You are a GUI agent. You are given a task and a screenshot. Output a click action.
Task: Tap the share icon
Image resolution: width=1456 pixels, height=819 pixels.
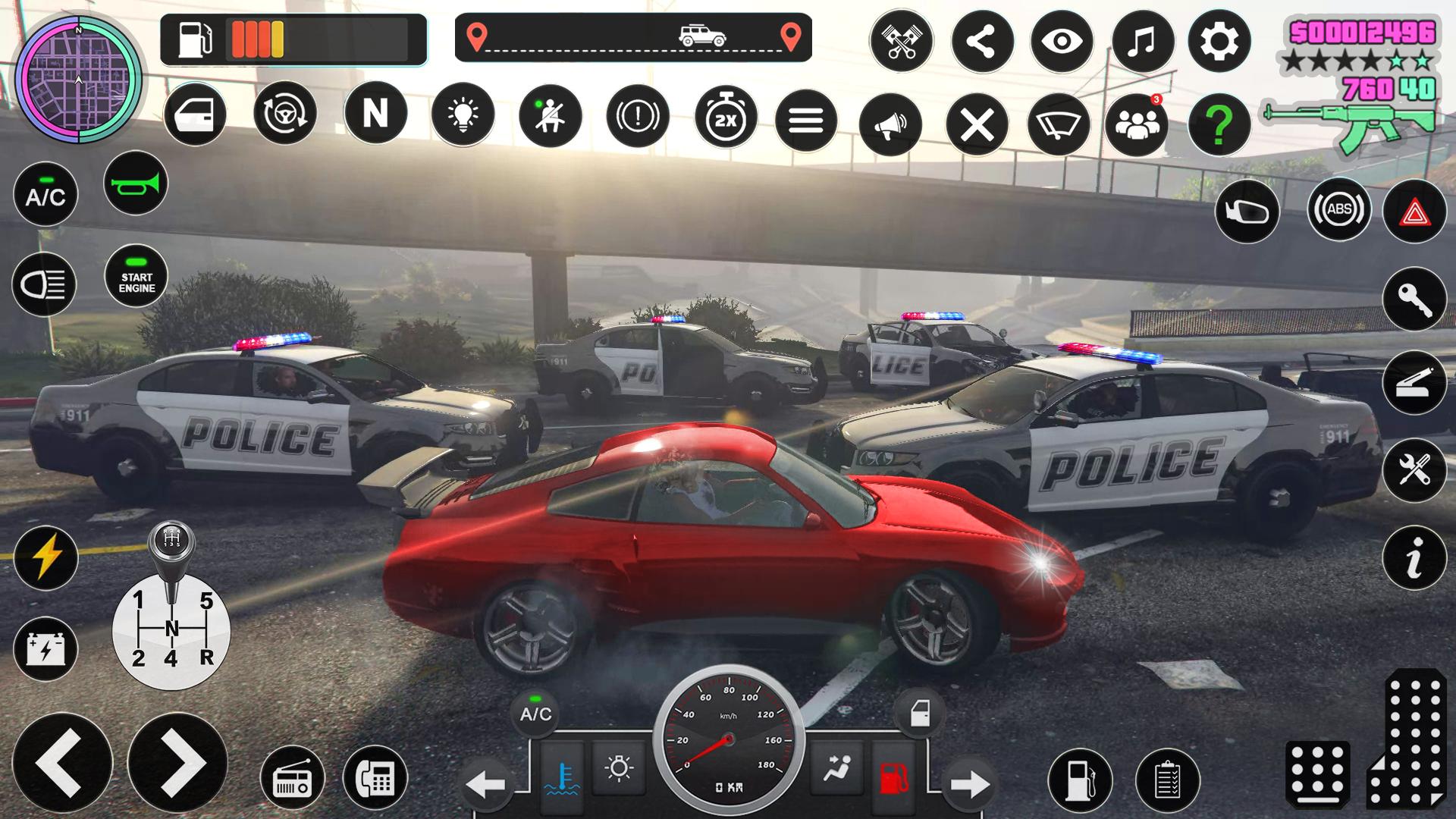[x=982, y=42]
